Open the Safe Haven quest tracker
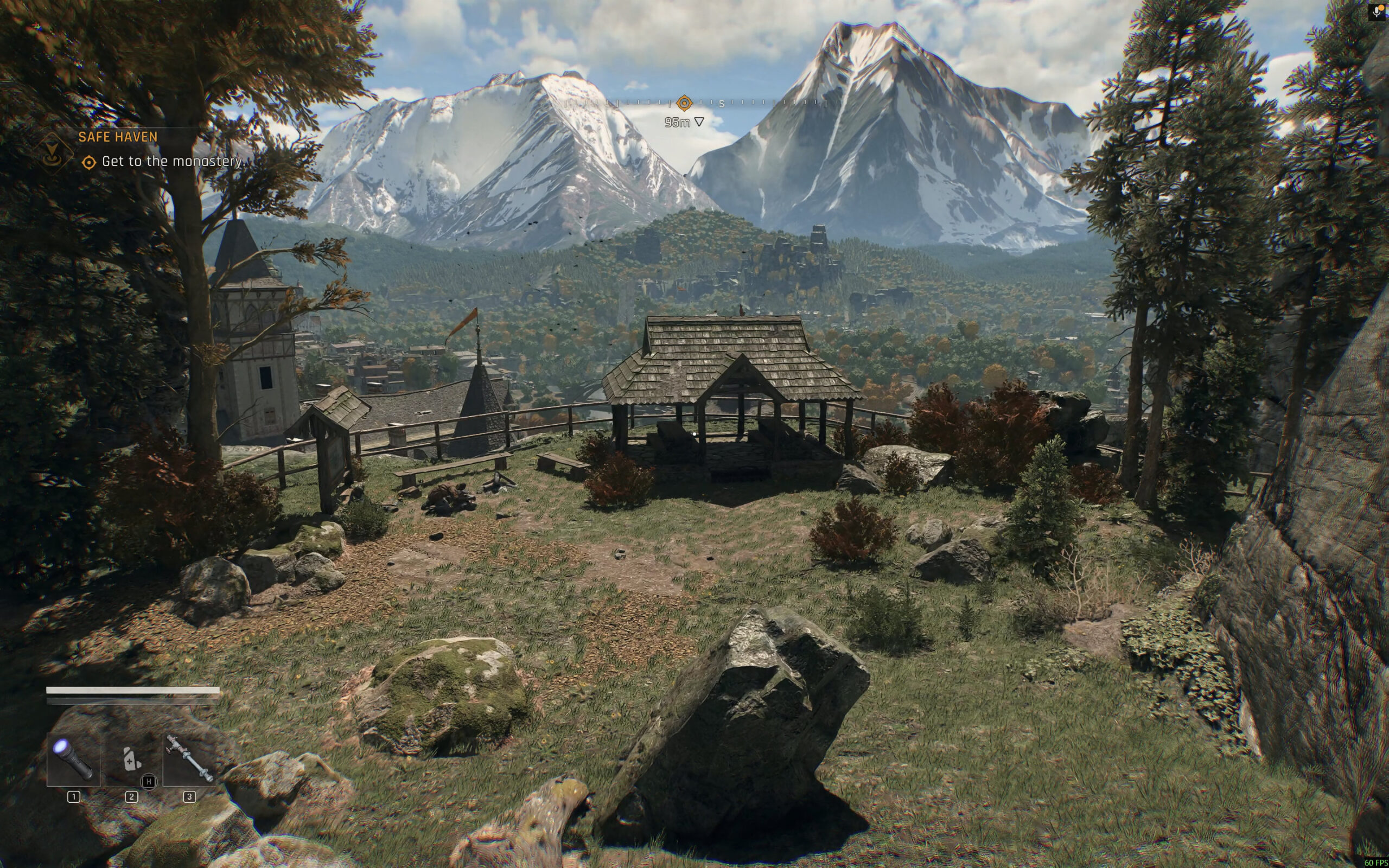Screen dimensions: 1389x868 click(118, 137)
